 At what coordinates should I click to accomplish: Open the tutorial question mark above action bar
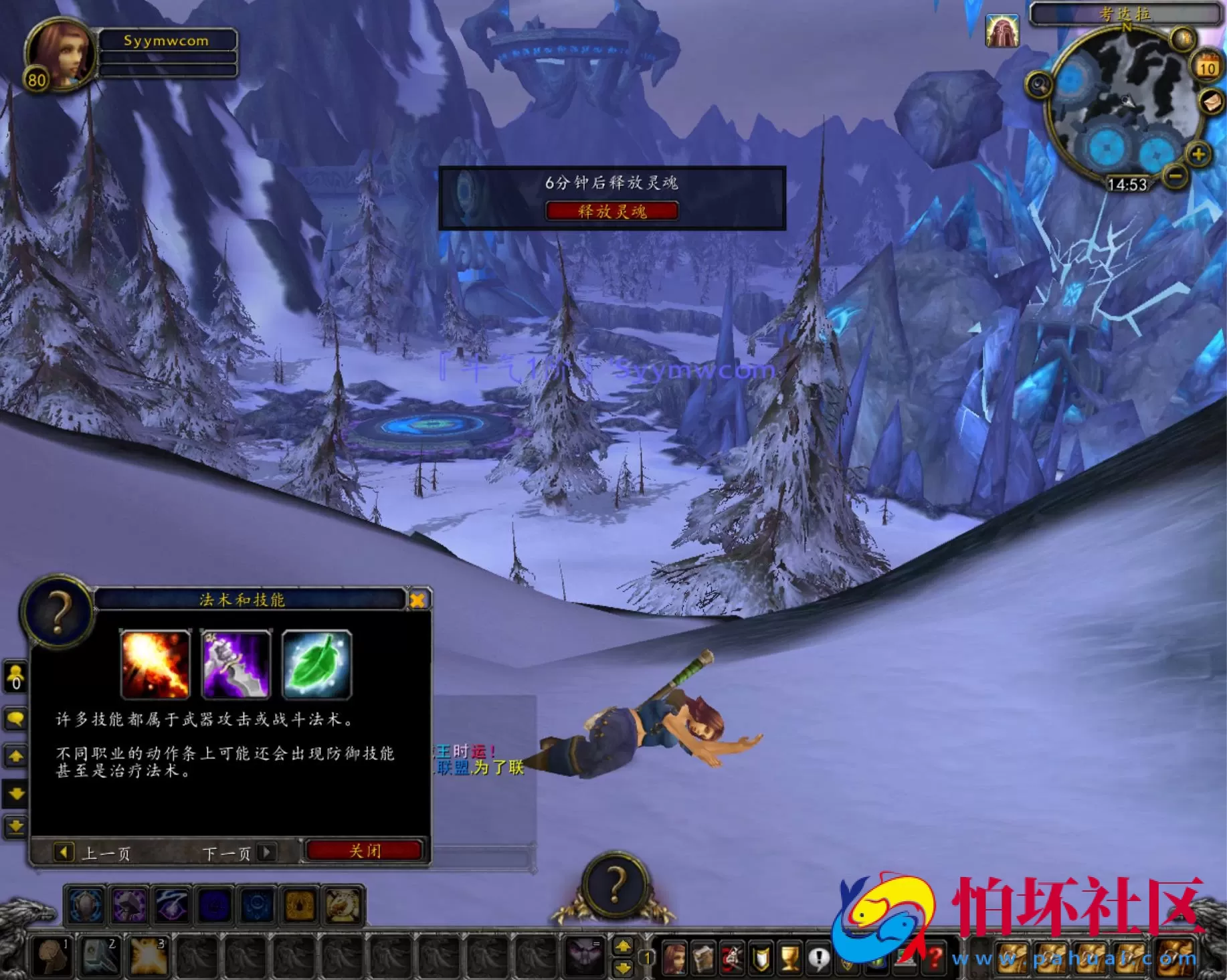(615, 885)
